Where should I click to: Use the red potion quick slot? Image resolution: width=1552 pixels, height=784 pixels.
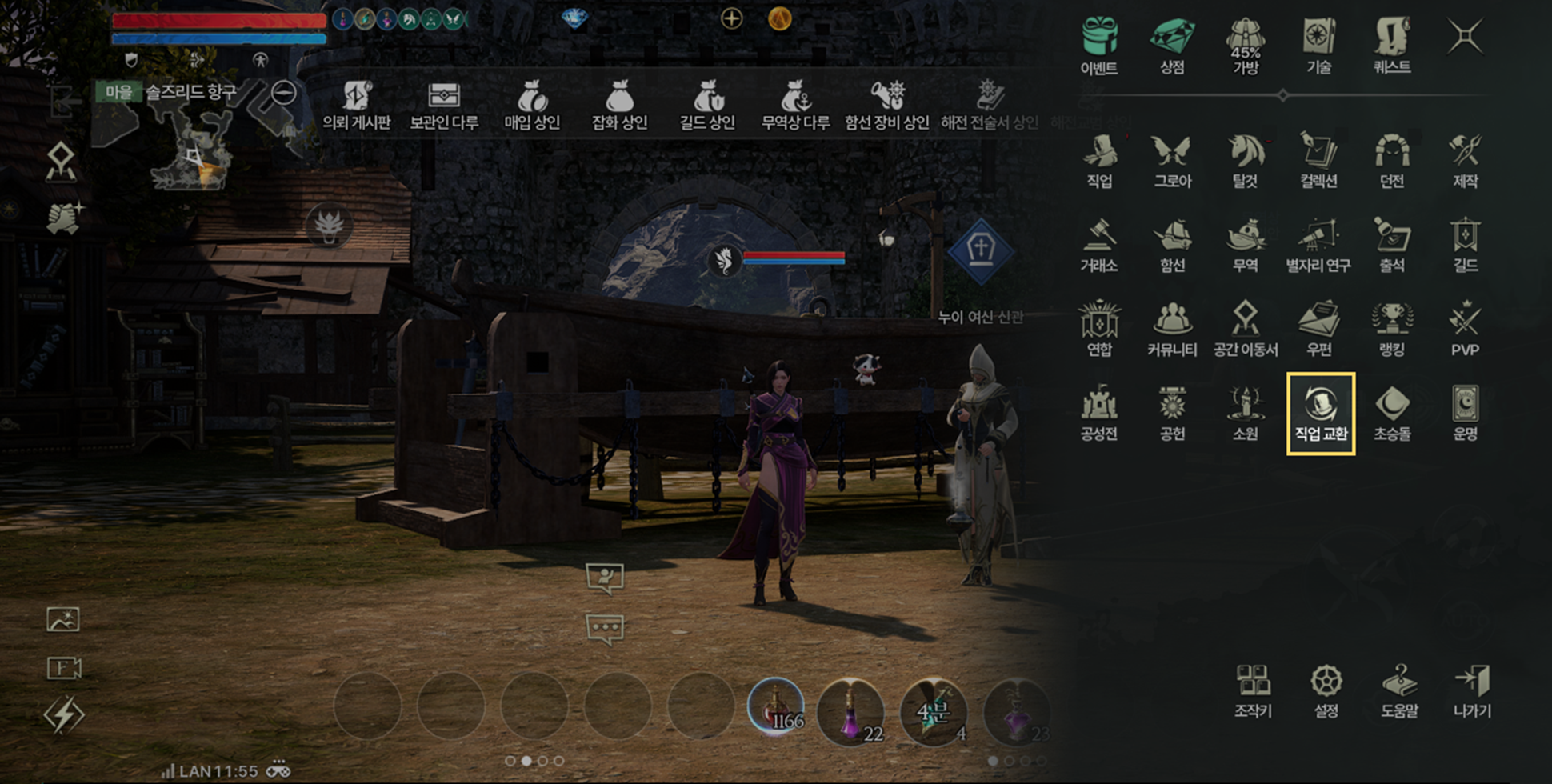pos(774,707)
